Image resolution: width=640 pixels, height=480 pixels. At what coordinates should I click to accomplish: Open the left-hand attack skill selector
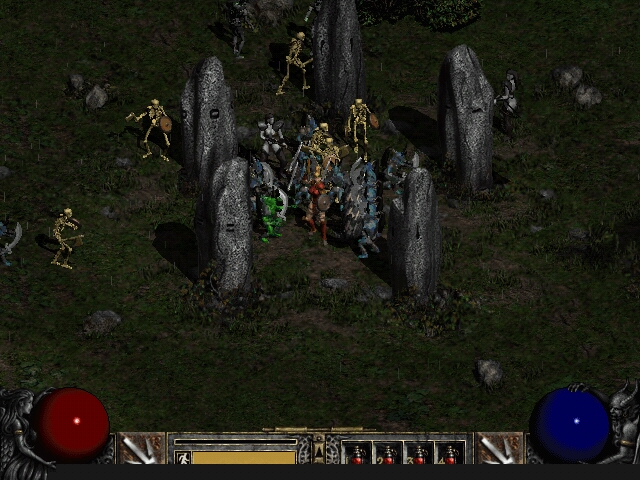click(x=141, y=448)
